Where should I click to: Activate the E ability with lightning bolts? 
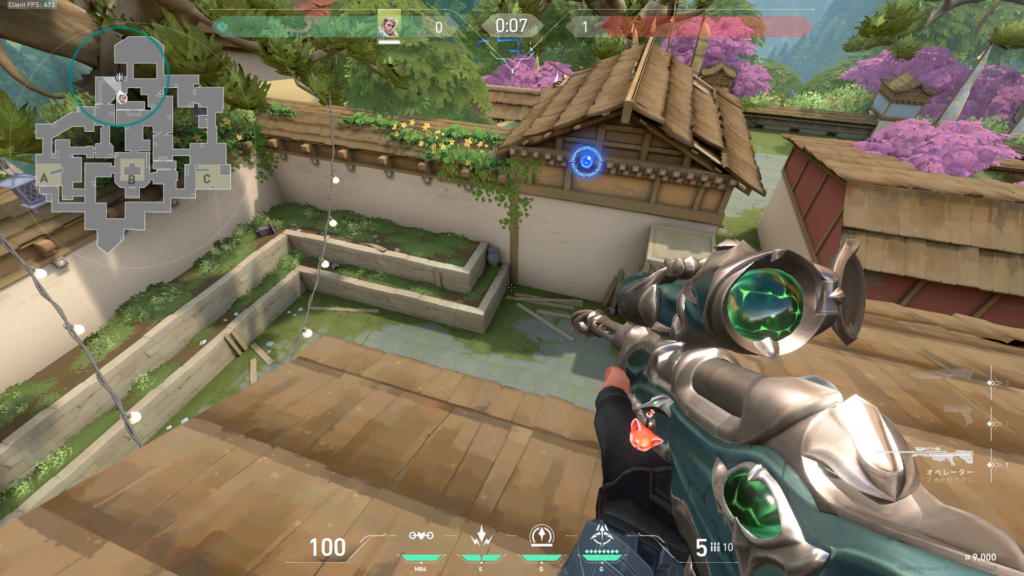click(x=479, y=536)
